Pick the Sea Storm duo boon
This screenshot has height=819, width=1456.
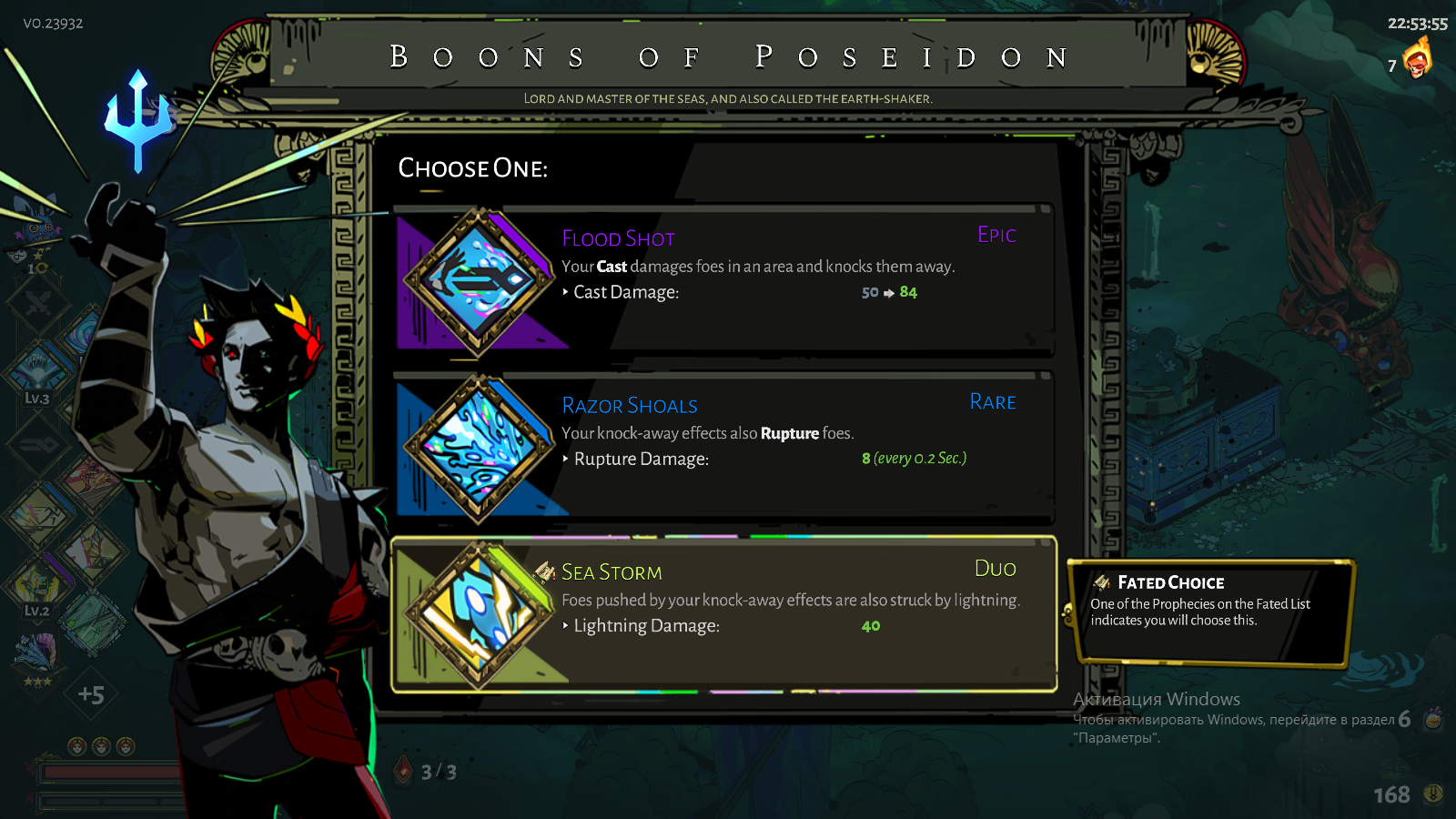723,614
